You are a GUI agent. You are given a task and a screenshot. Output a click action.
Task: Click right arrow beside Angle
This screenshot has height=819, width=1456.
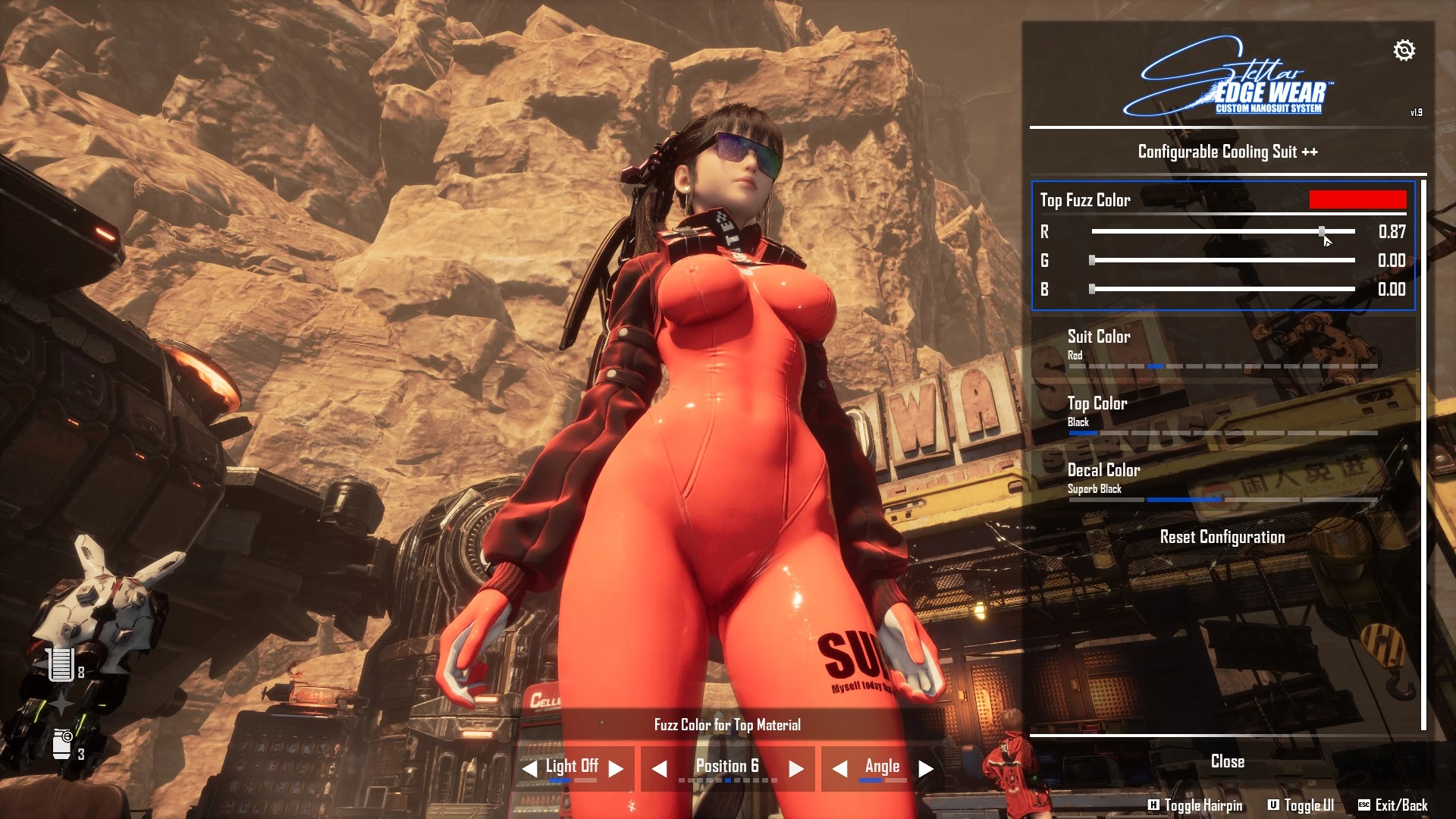pos(926,769)
